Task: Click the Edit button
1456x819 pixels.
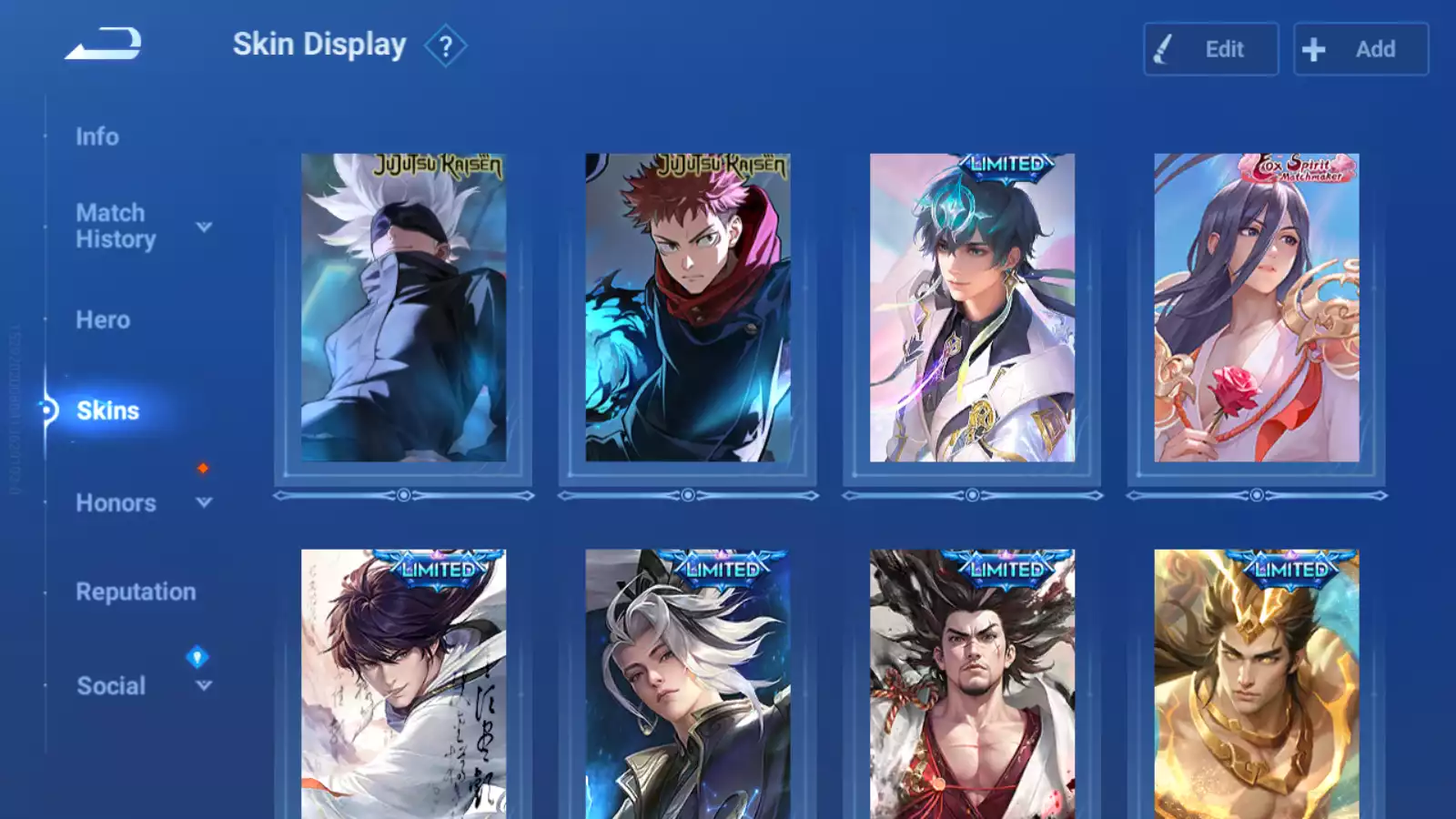Action: click(x=1210, y=49)
